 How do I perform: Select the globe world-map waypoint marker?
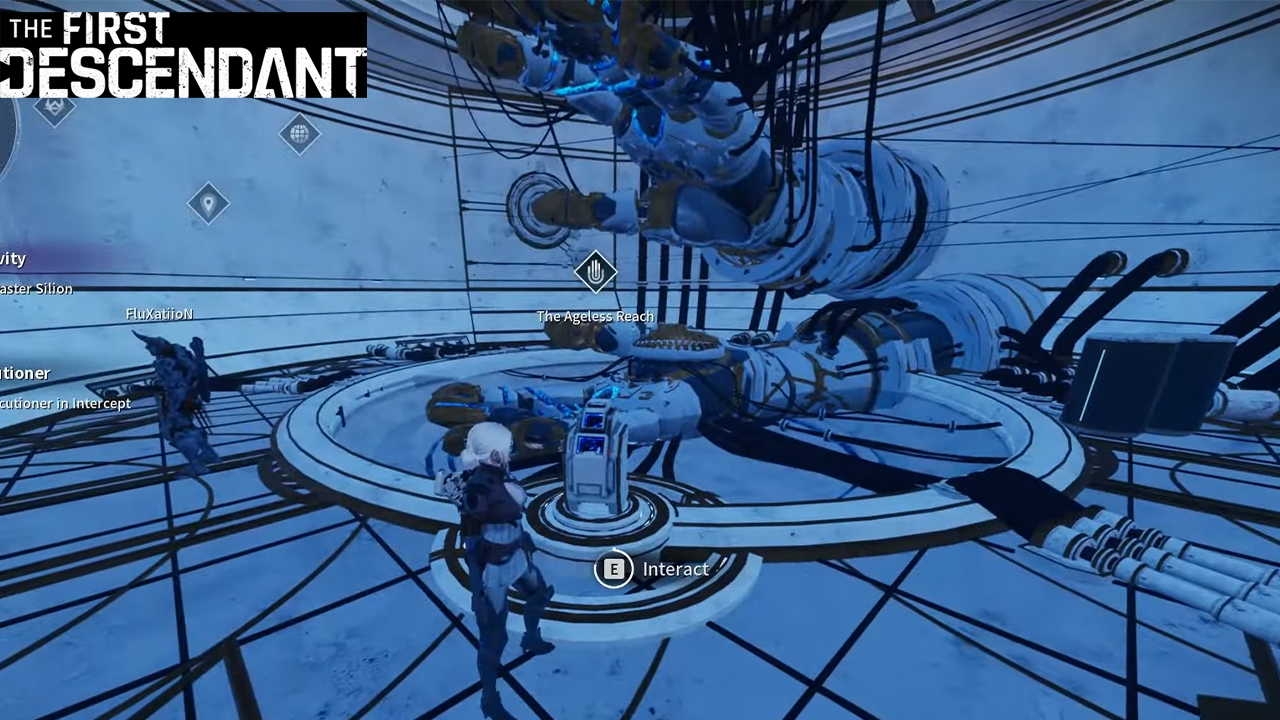299,133
